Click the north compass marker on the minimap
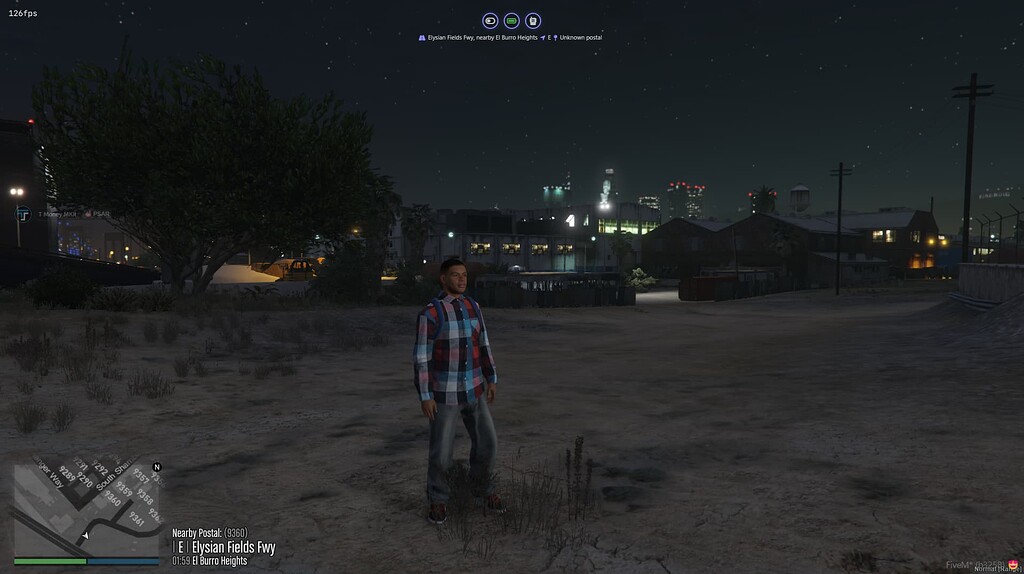1024x574 pixels. click(156, 467)
